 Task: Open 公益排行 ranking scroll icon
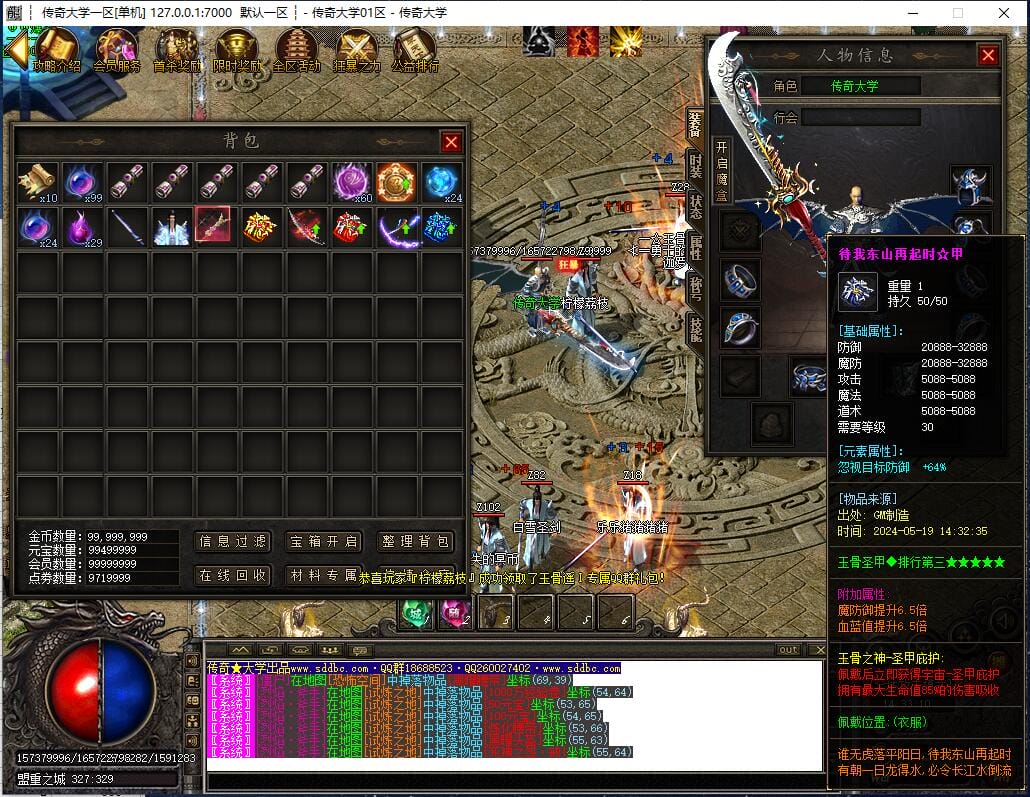[414, 51]
